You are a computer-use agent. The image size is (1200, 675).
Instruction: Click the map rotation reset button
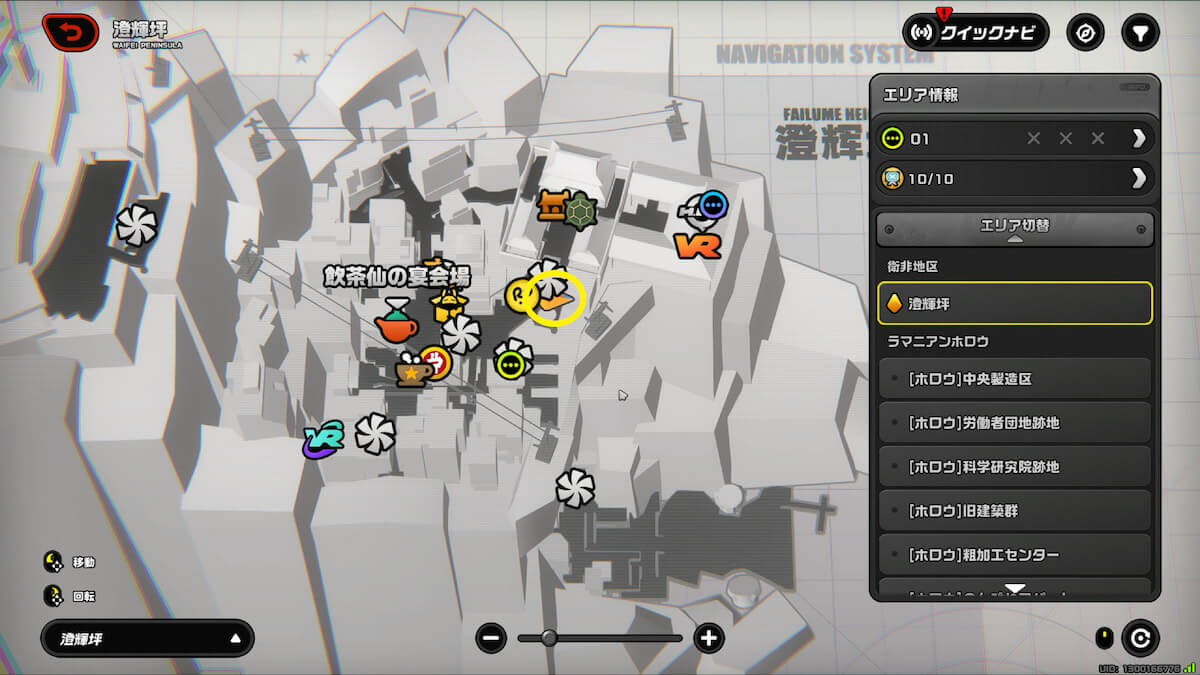click(x=1140, y=637)
